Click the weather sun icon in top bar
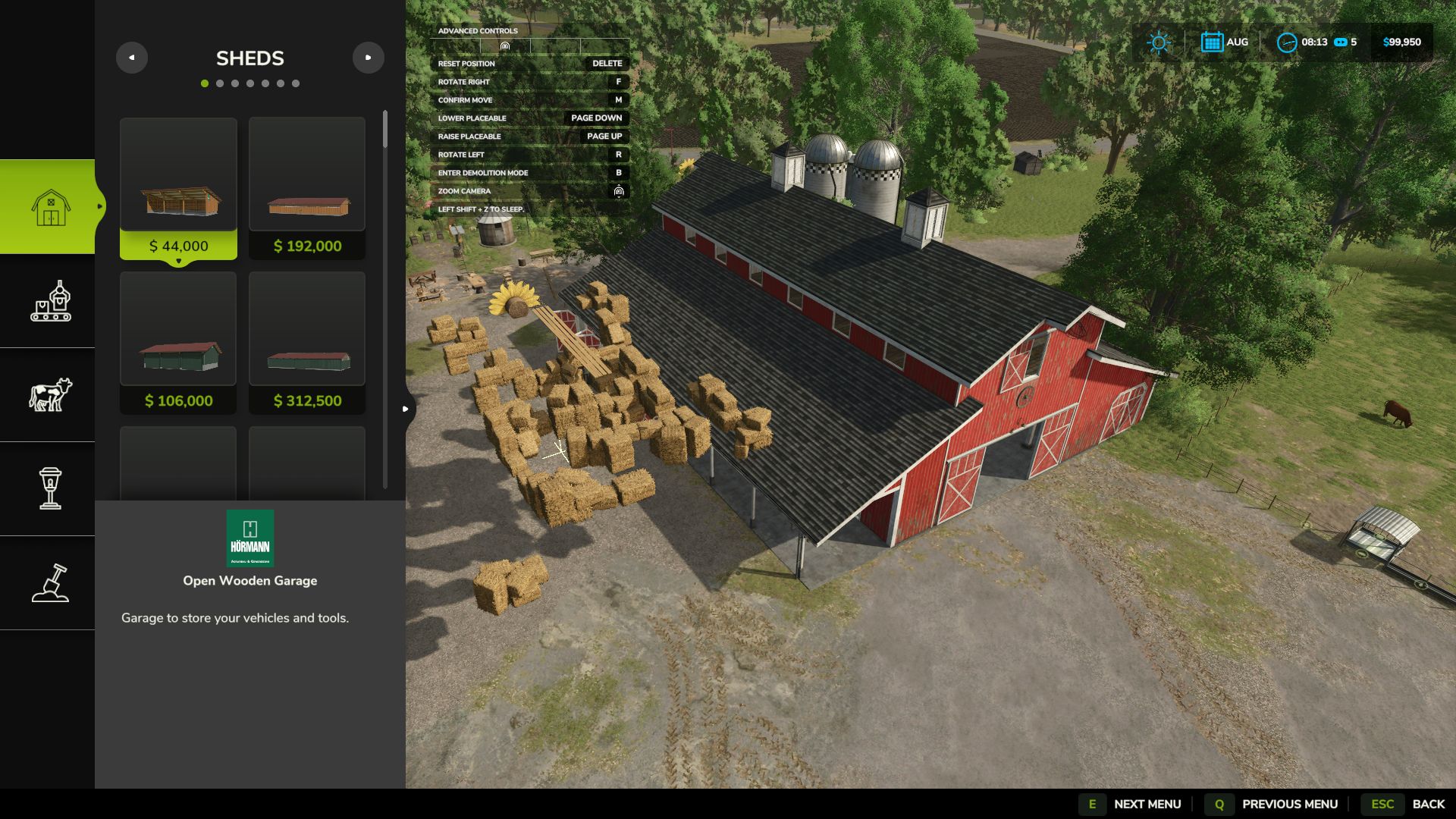This screenshot has width=1456, height=819. pyautogui.click(x=1158, y=42)
